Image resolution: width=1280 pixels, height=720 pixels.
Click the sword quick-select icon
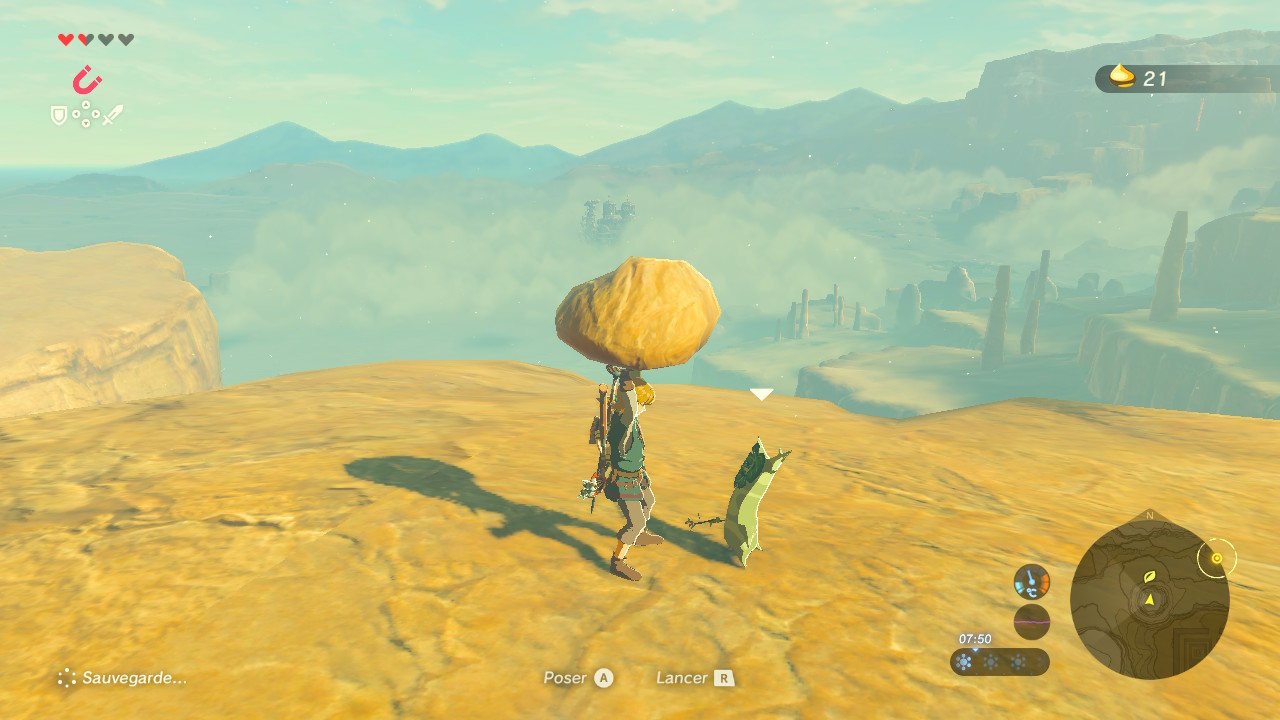112,115
